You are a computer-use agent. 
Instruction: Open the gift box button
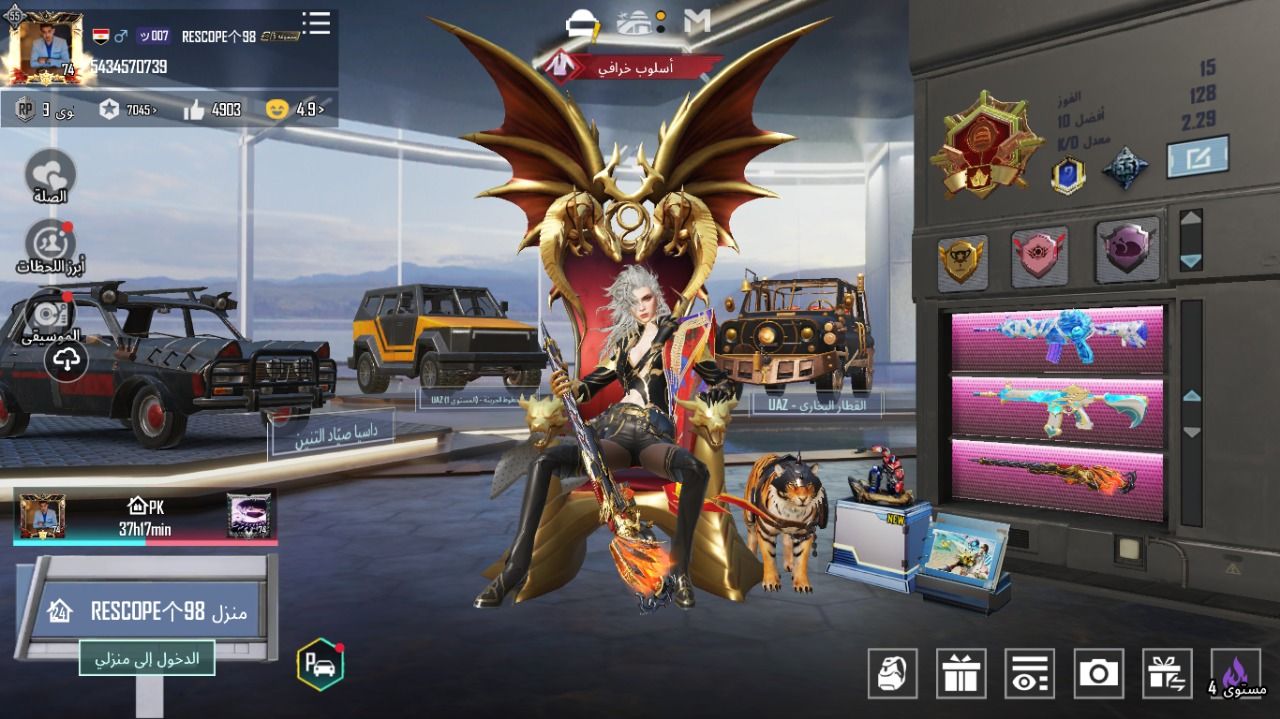(961, 673)
